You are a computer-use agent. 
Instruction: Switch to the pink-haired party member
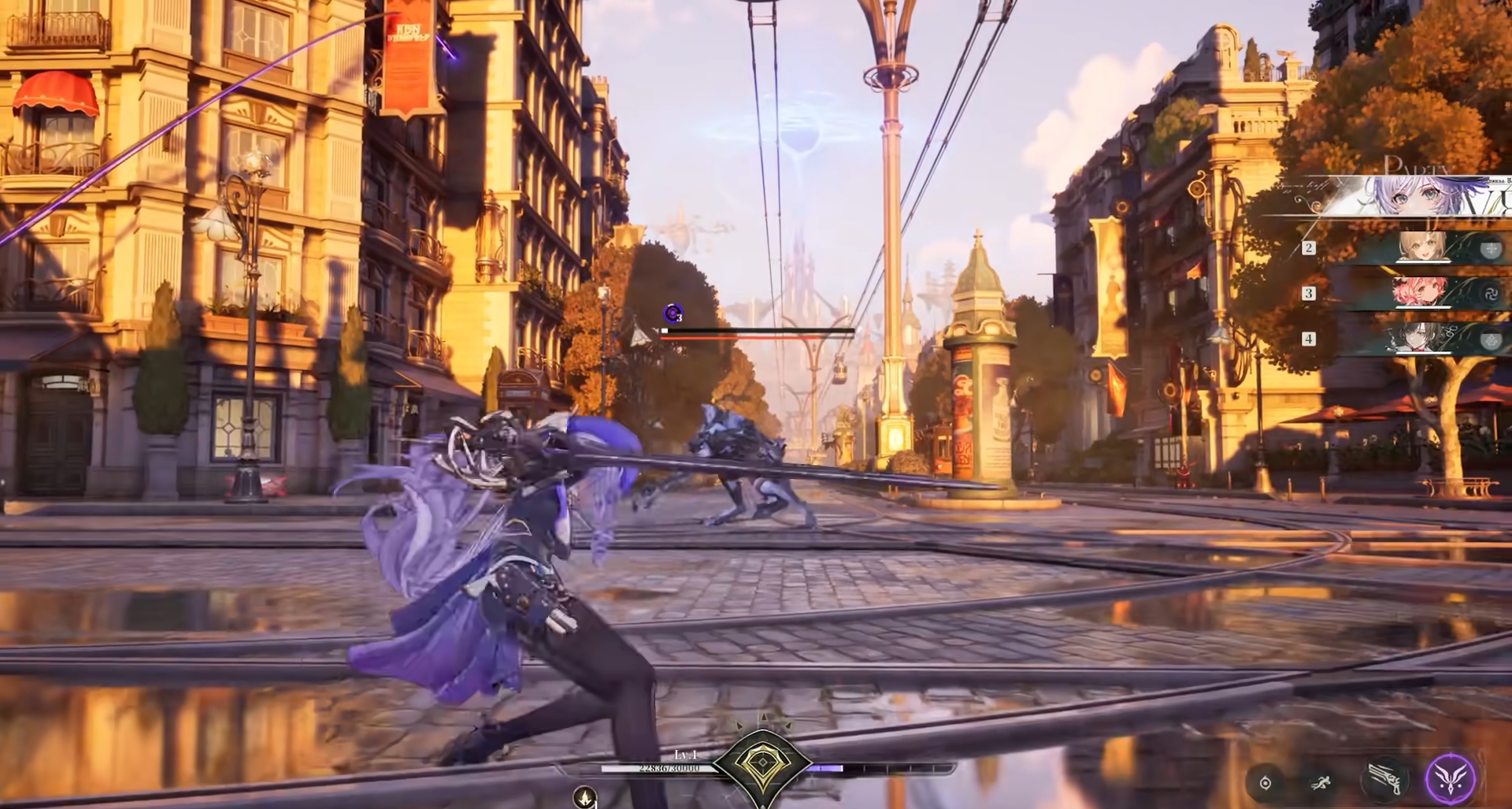click(x=1420, y=293)
